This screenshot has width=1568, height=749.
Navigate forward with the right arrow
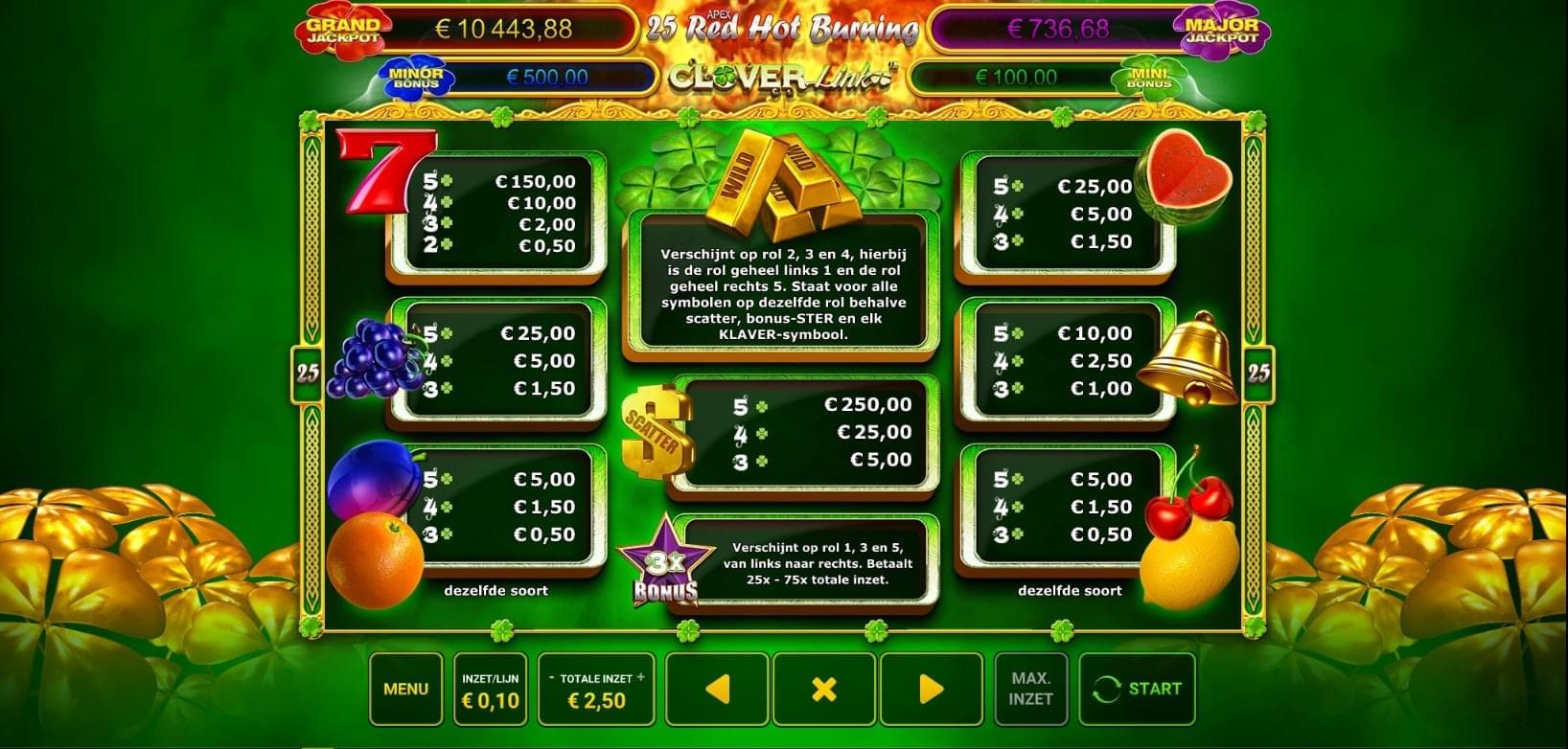tap(932, 687)
